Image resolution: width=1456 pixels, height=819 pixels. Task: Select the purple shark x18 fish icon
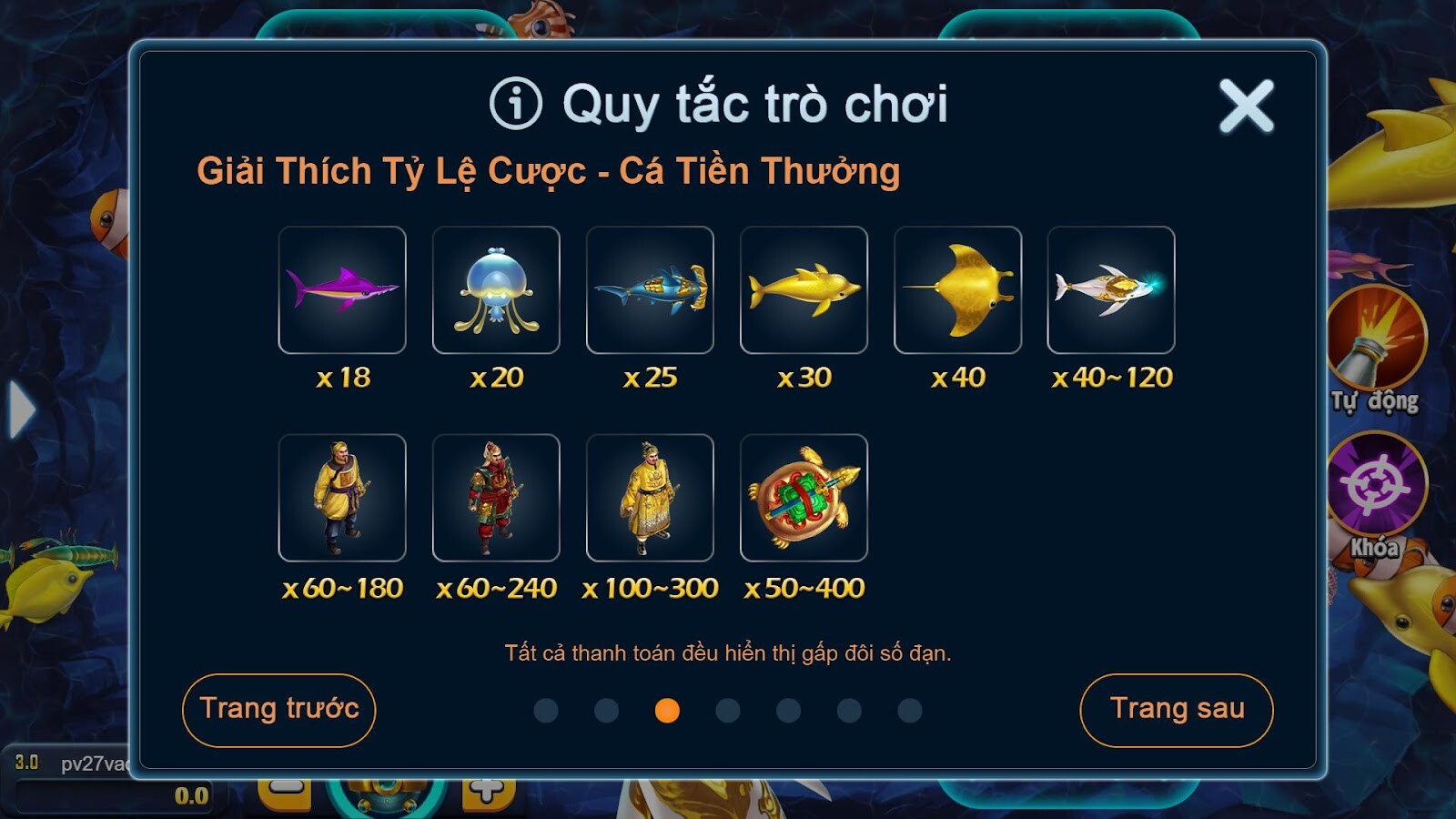tap(341, 291)
